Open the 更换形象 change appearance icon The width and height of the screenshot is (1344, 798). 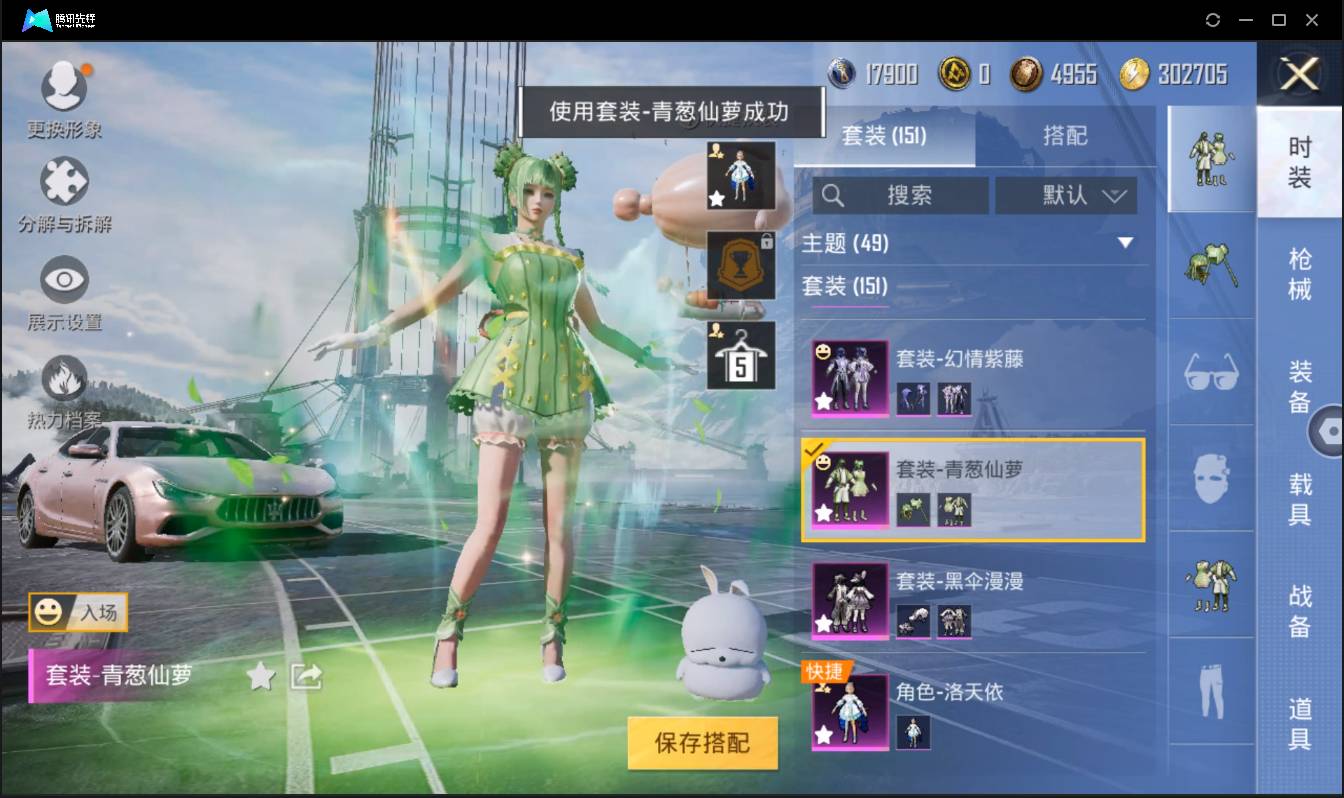[x=64, y=85]
